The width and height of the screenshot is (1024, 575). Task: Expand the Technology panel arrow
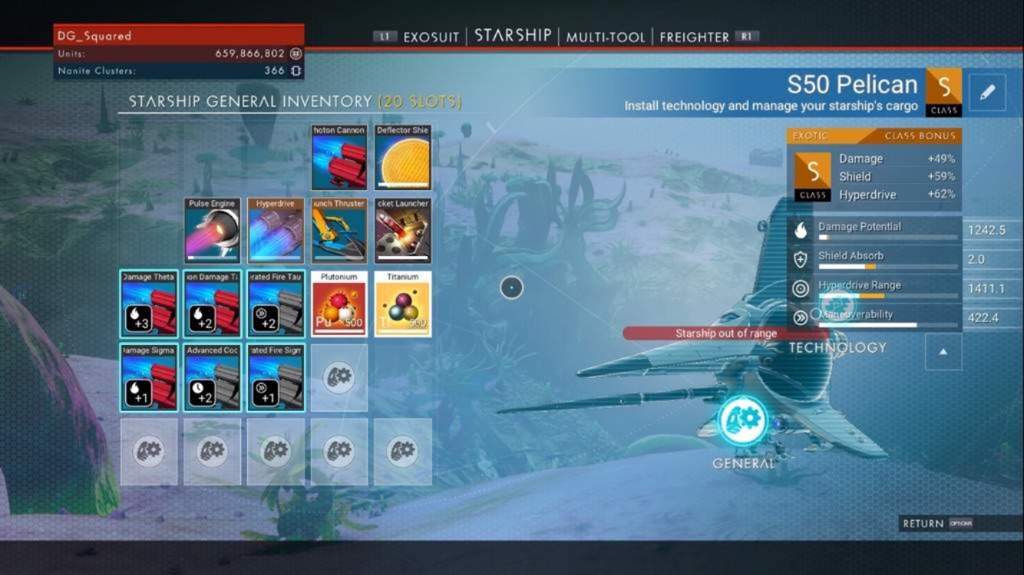(944, 351)
